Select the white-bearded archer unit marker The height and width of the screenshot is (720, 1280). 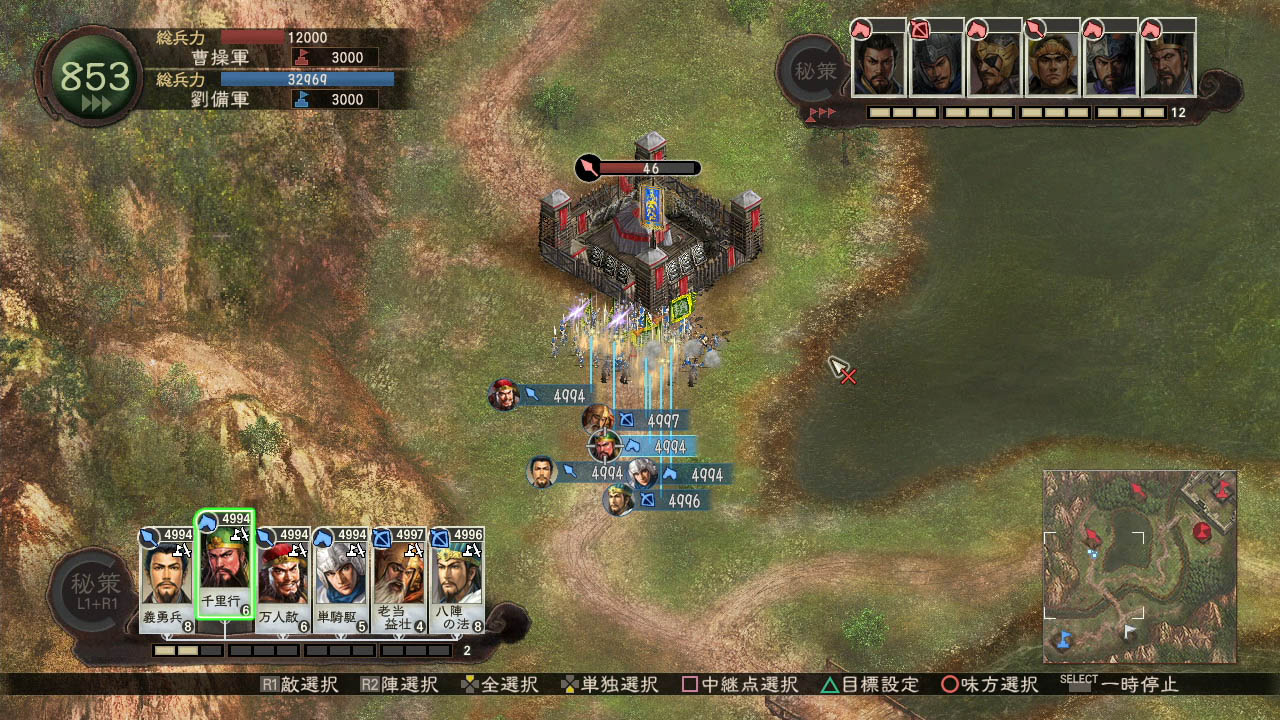pos(597,420)
